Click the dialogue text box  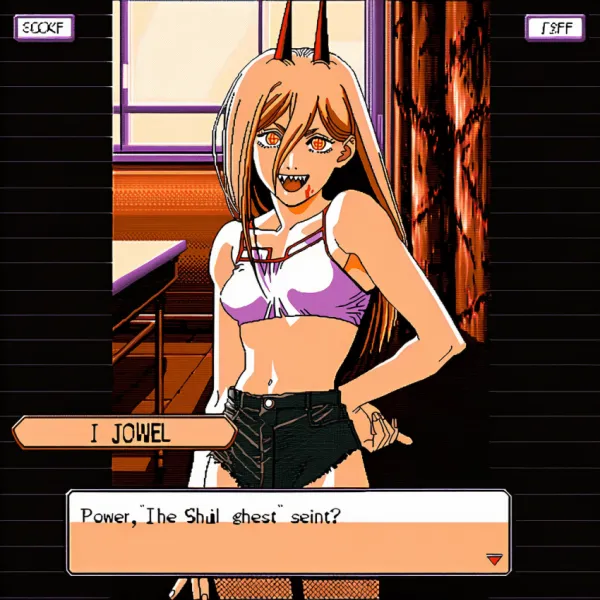click(x=288, y=532)
